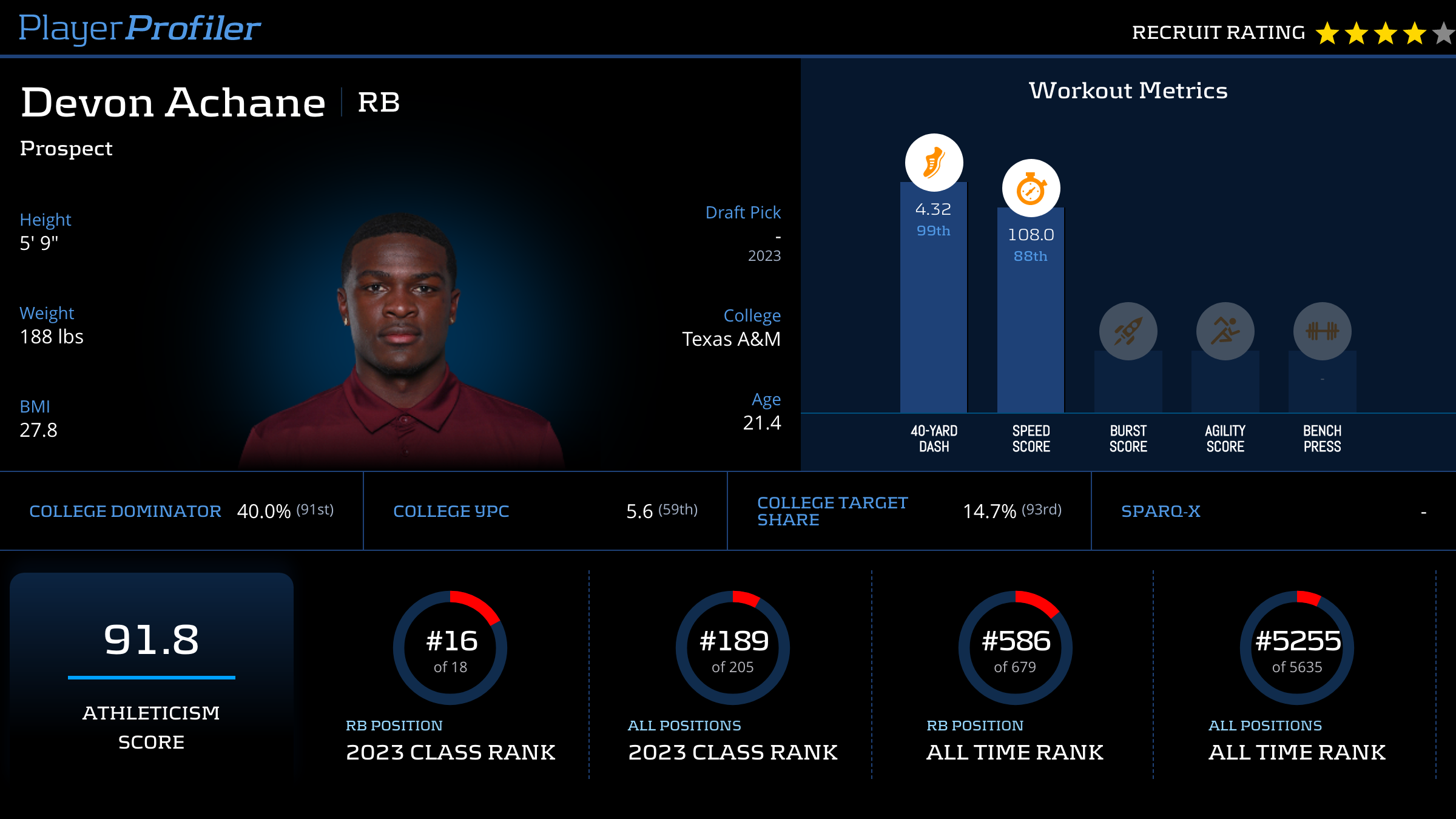The height and width of the screenshot is (819, 1456).
Task: Choose the #586 RB all time rank circle
Action: pyautogui.click(x=1016, y=648)
